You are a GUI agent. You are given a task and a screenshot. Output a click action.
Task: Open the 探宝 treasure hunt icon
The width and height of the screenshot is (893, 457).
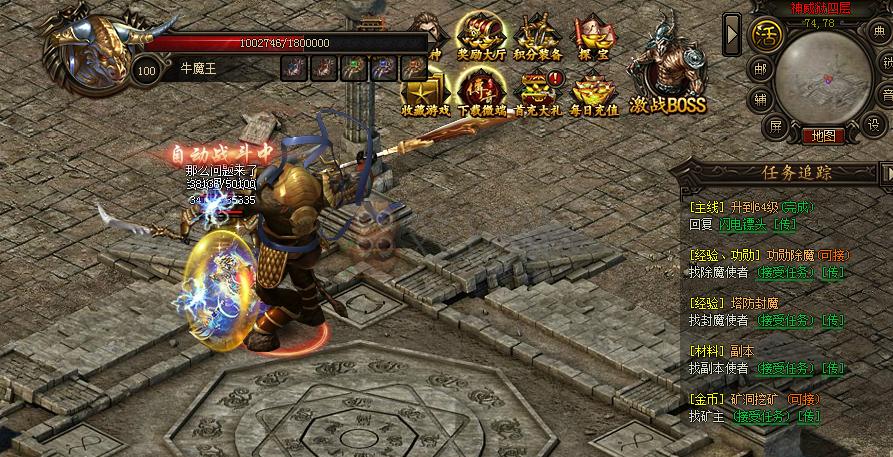[x=592, y=38]
